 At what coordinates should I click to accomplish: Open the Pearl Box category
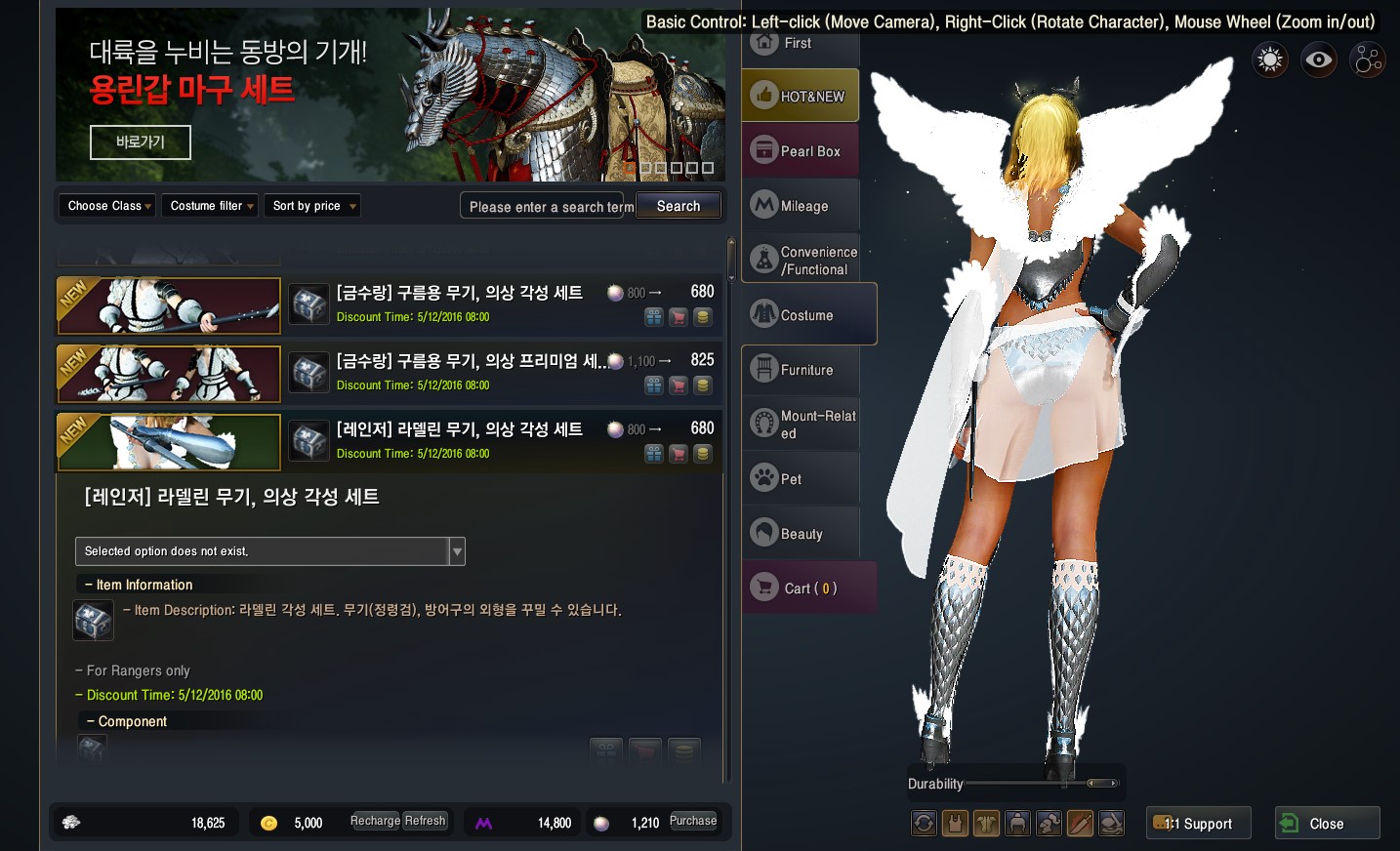coord(801,151)
